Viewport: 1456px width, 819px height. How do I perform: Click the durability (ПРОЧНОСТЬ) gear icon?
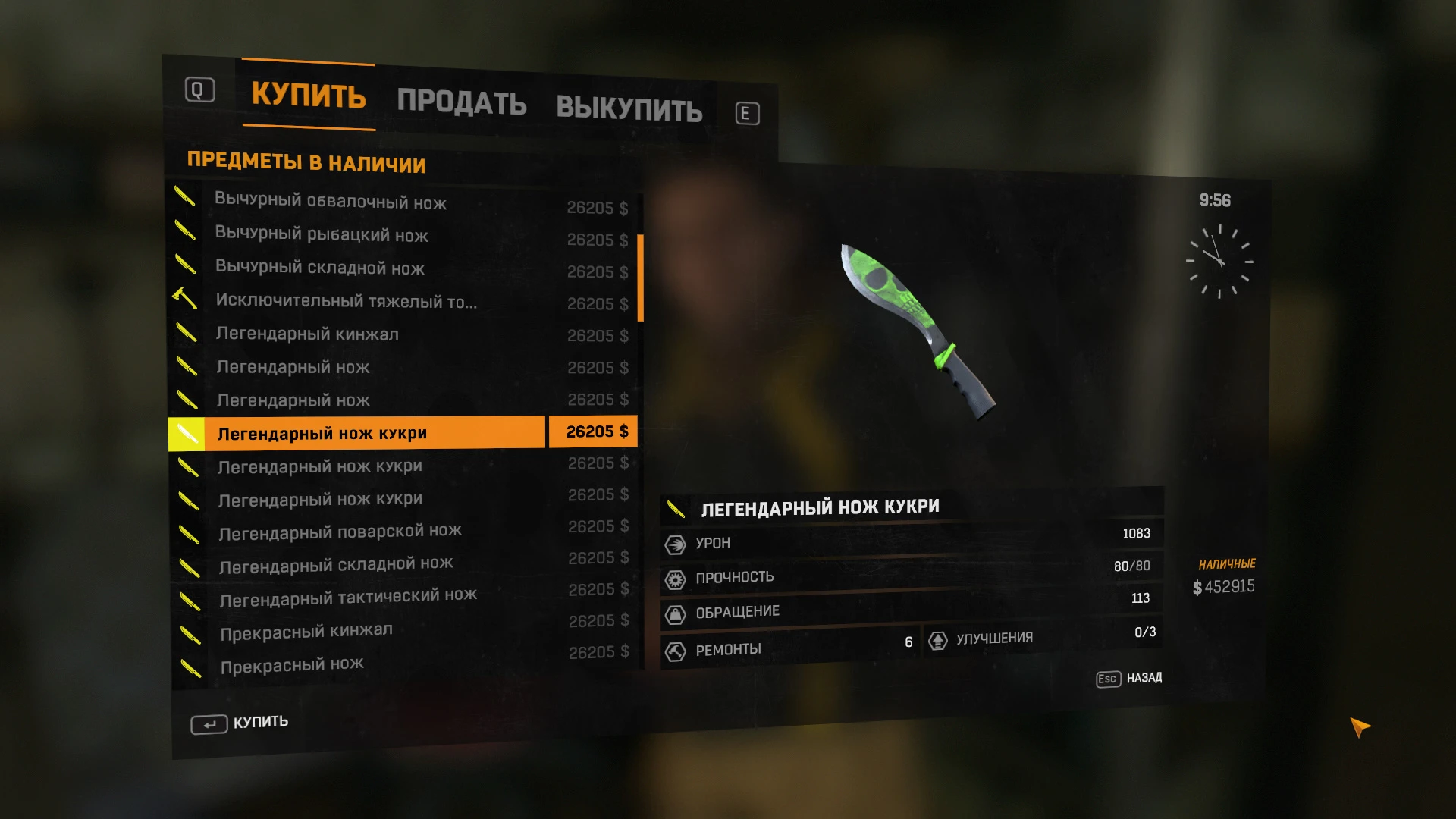(x=675, y=577)
